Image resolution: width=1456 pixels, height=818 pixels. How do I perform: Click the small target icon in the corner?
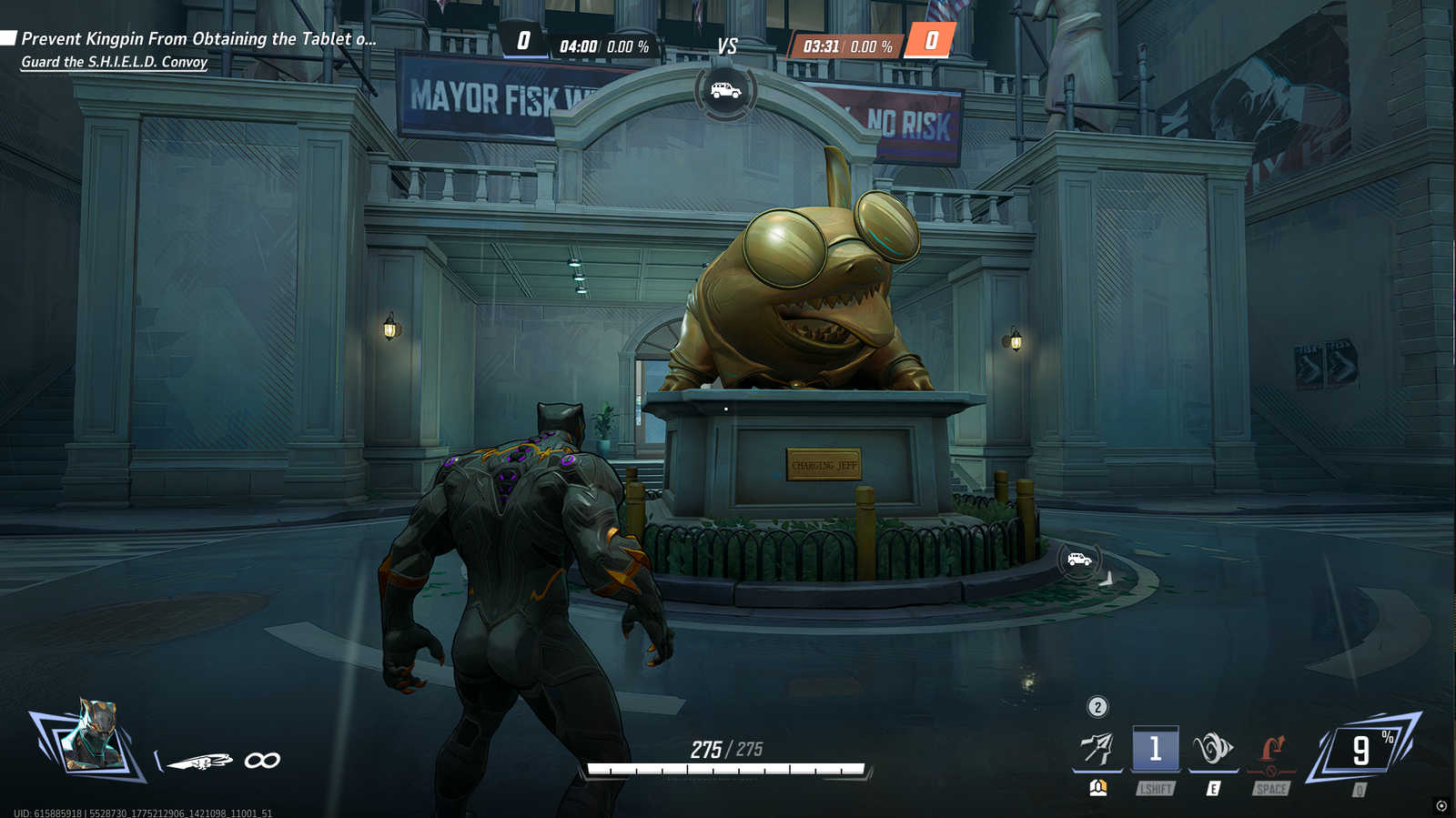(x=1441, y=805)
